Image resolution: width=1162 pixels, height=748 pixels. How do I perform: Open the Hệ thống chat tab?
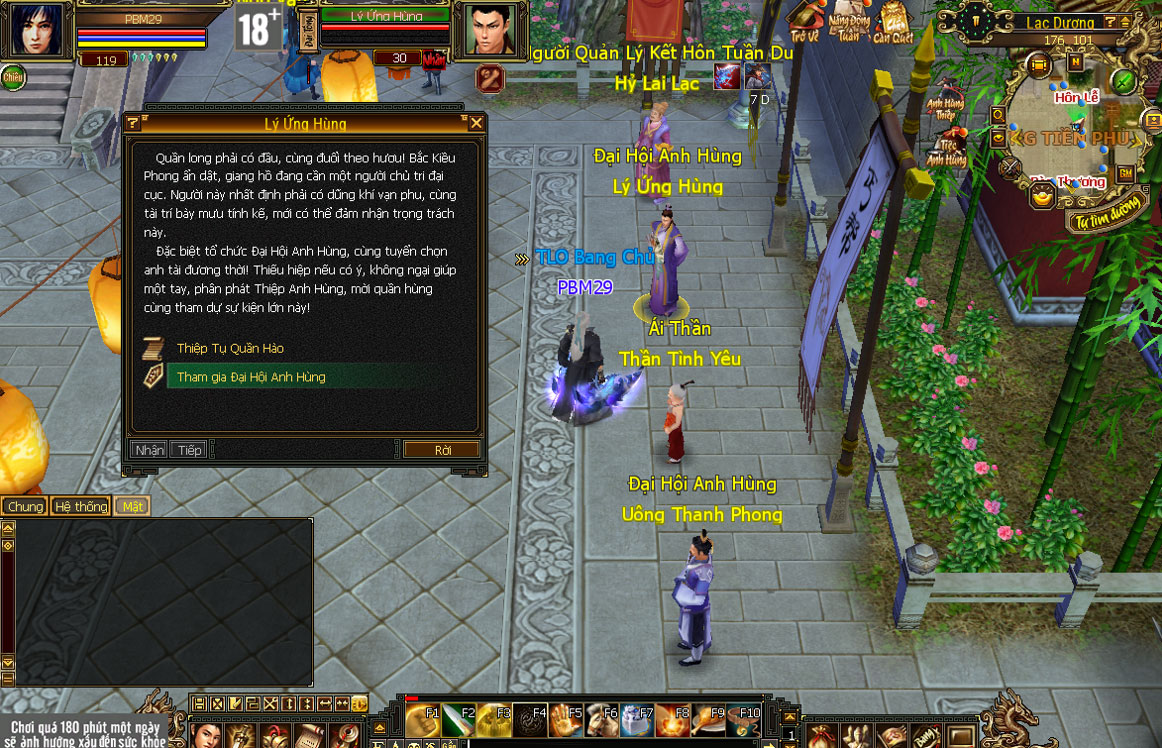coord(80,506)
